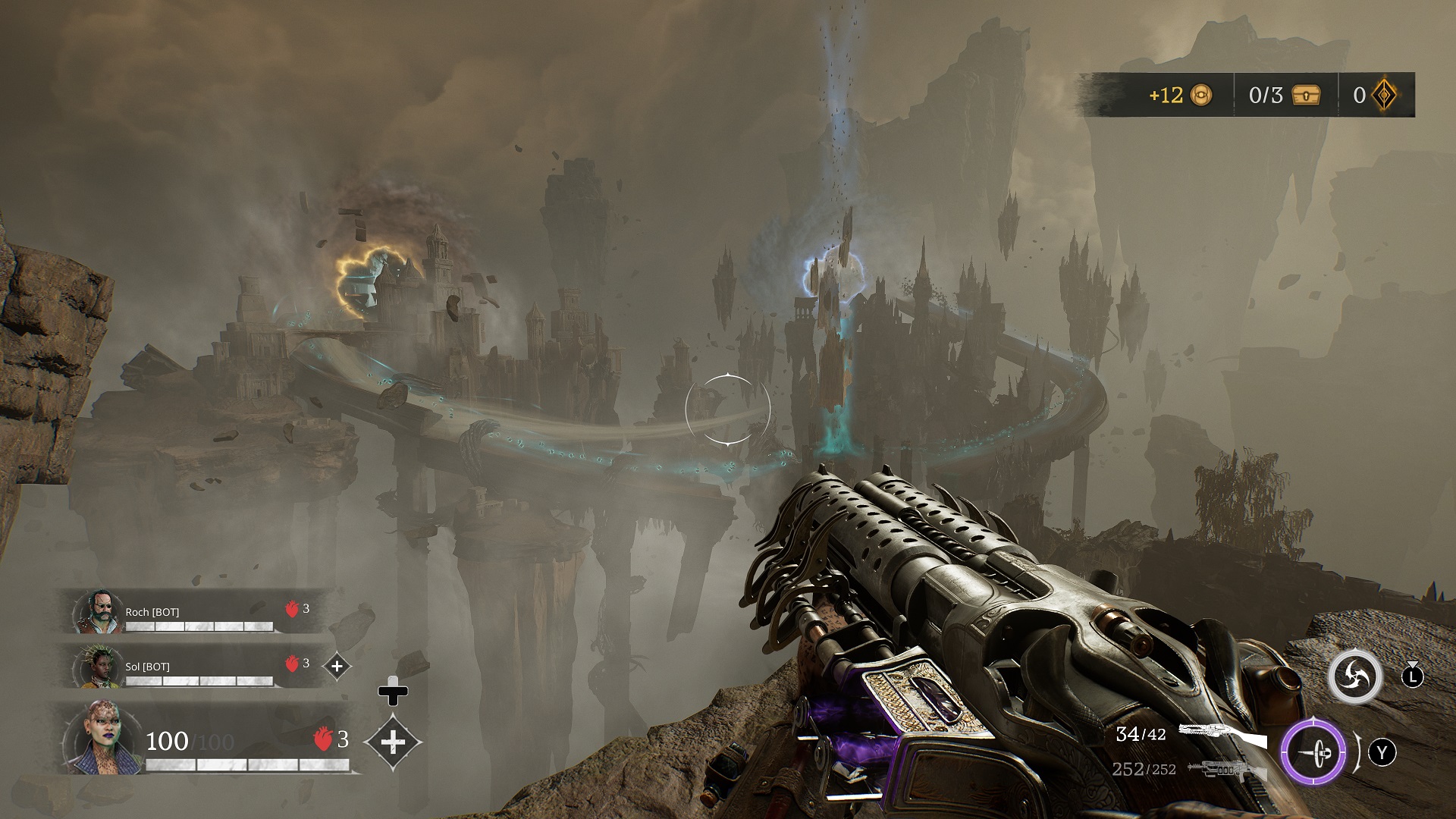Trigger the purple circular ability icon

pos(1313,753)
